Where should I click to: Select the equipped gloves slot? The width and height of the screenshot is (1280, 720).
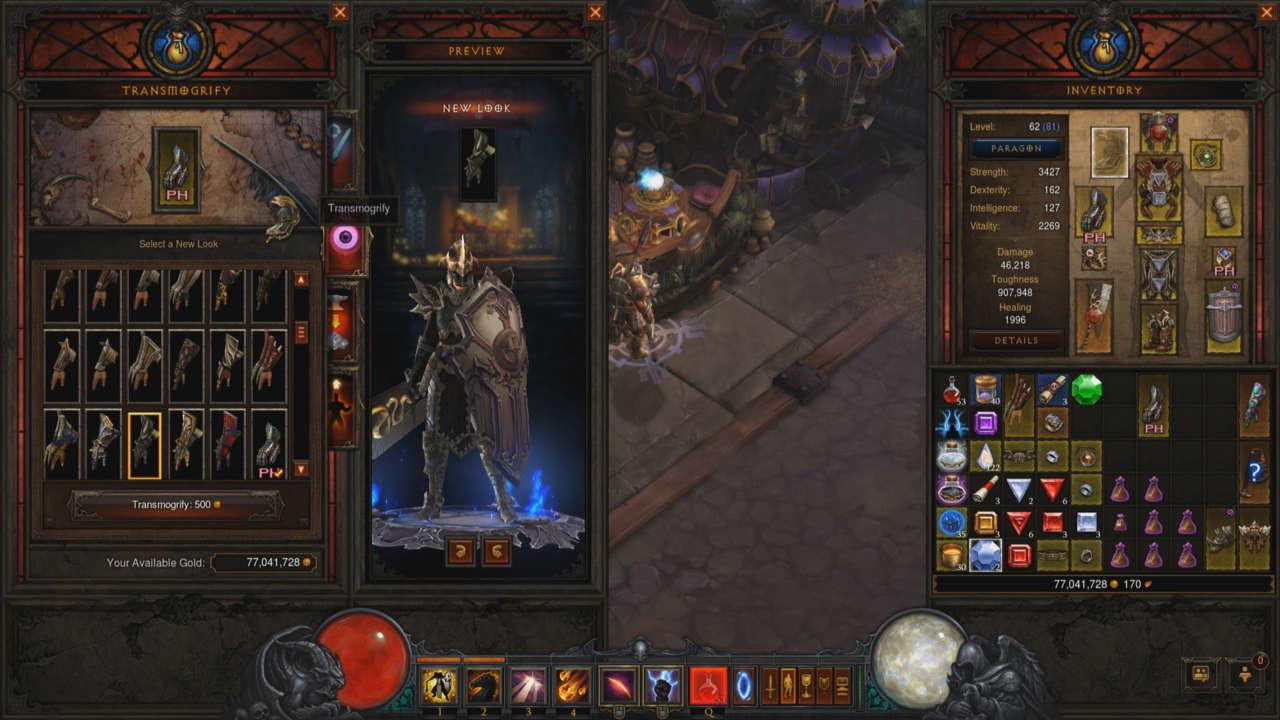(1094, 212)
